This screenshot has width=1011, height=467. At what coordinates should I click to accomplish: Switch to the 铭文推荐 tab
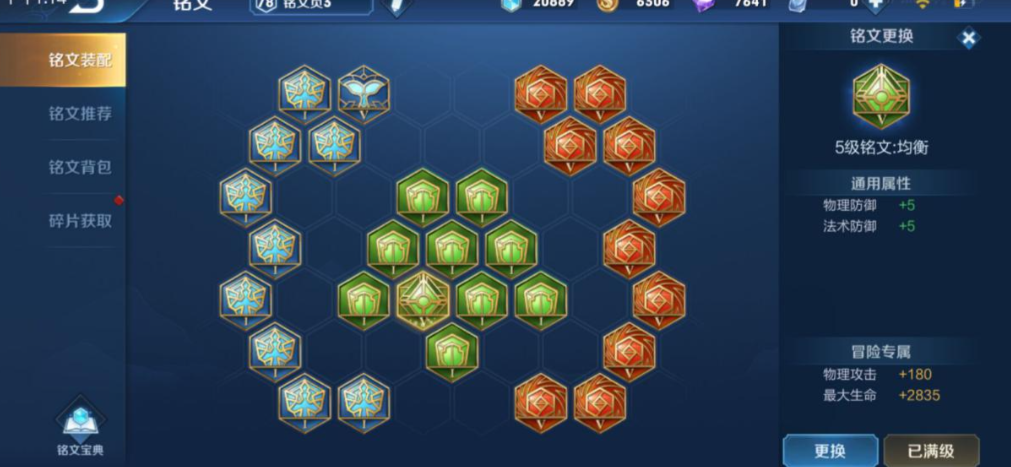point(79,113)
